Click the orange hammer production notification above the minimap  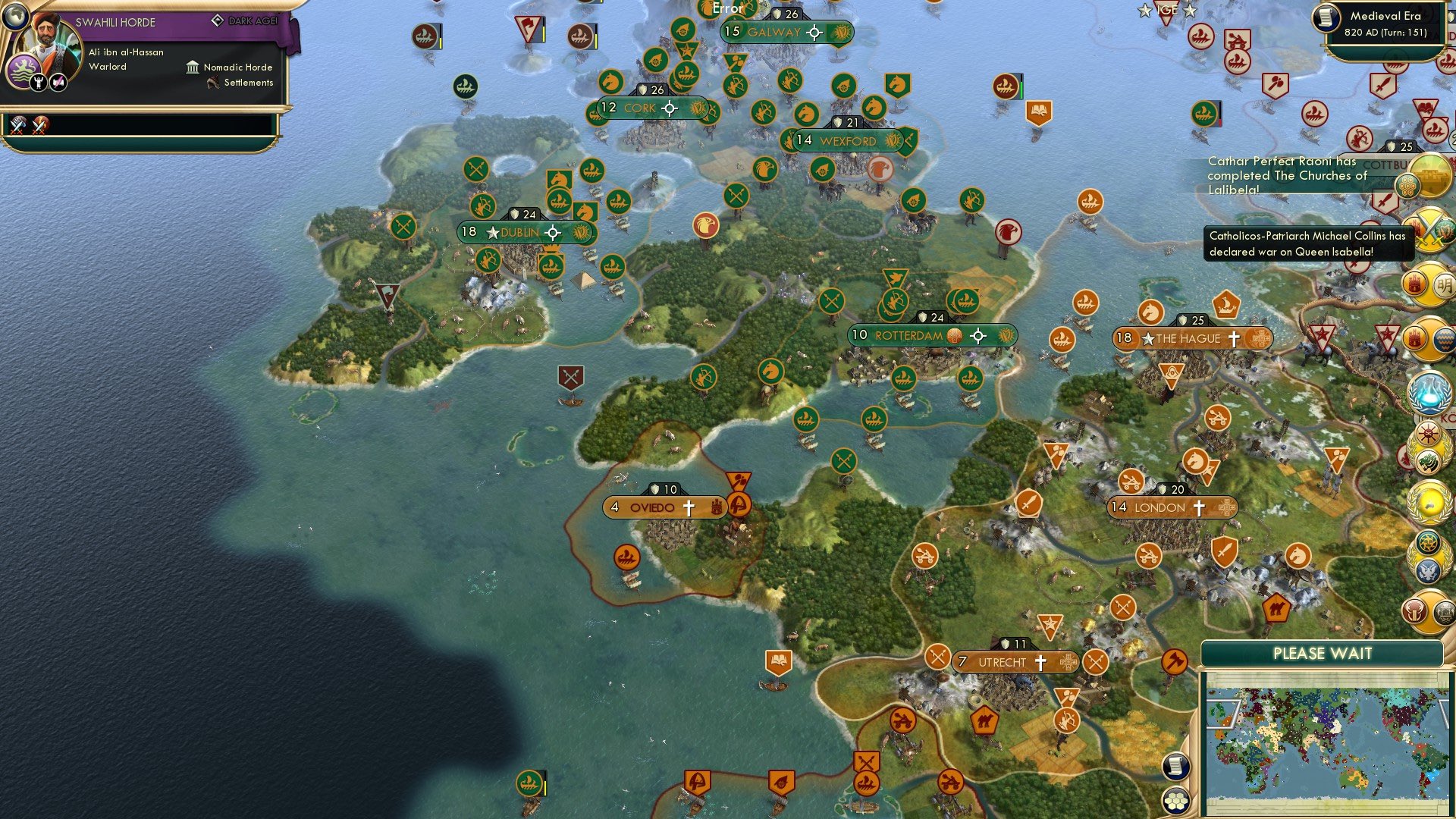click(1175, 661)
